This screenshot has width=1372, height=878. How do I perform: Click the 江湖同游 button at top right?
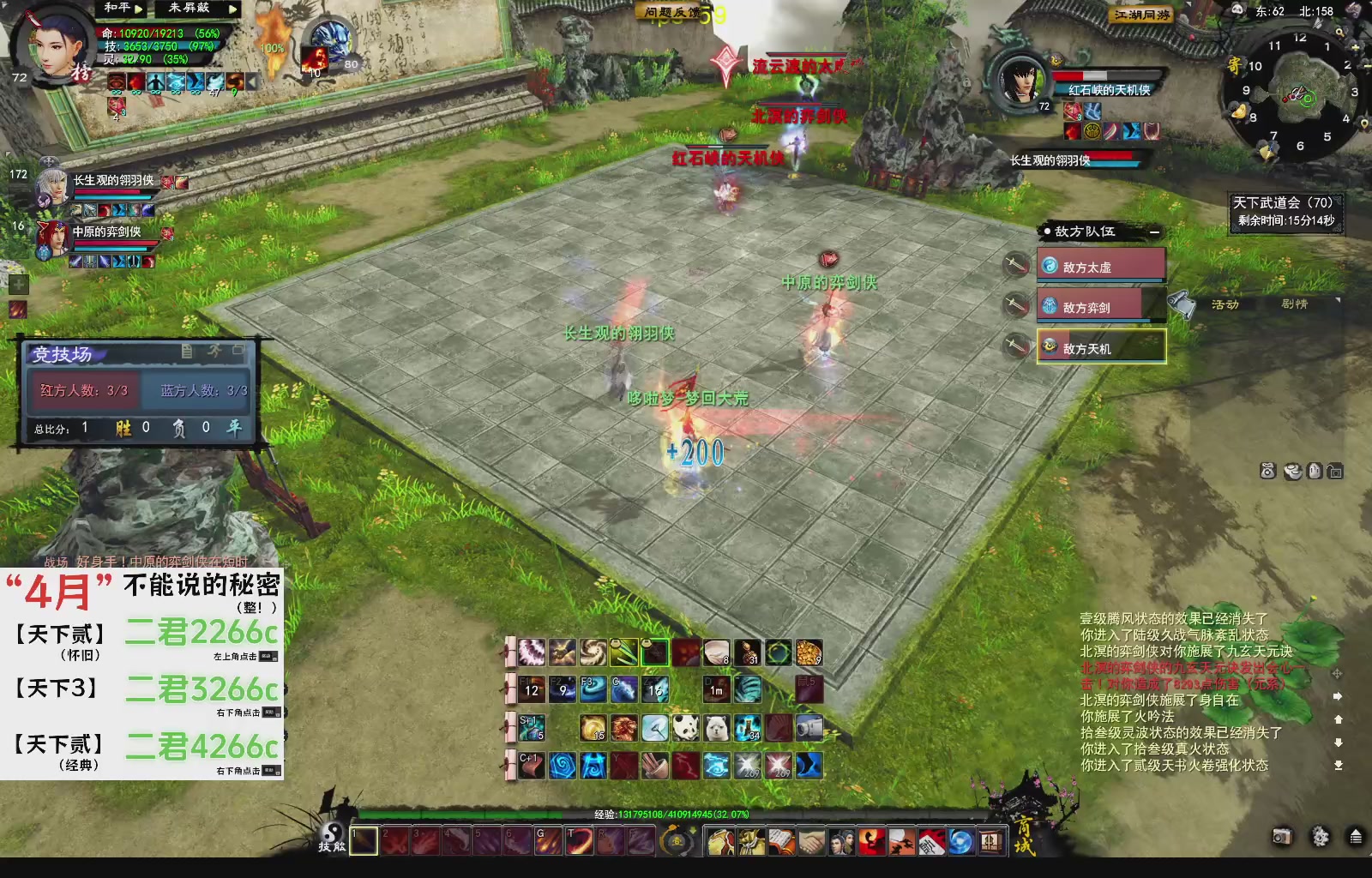pyautogui.click(x=1140, y=12)
